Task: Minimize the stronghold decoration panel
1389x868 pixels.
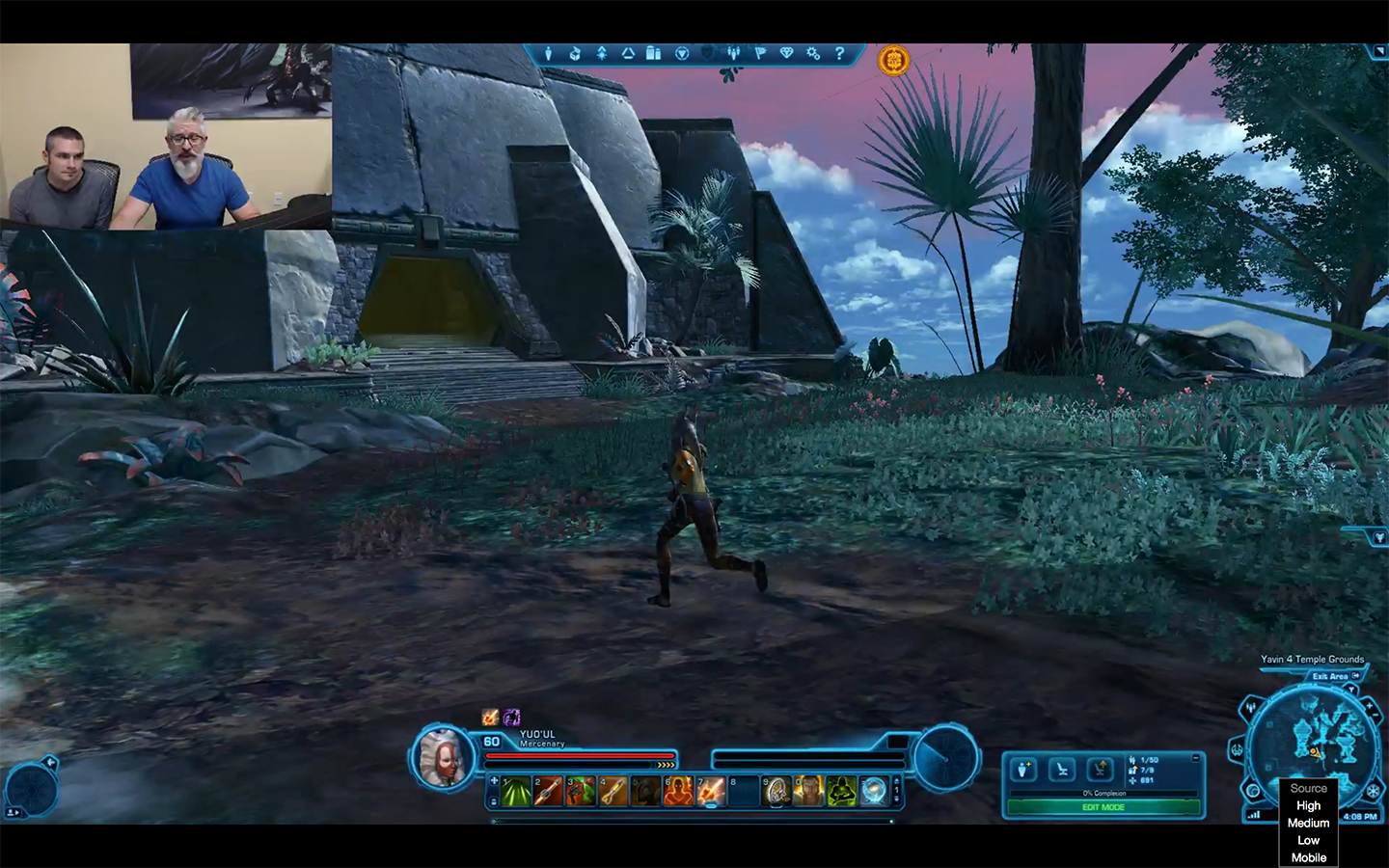Action: coord(1196,758)
